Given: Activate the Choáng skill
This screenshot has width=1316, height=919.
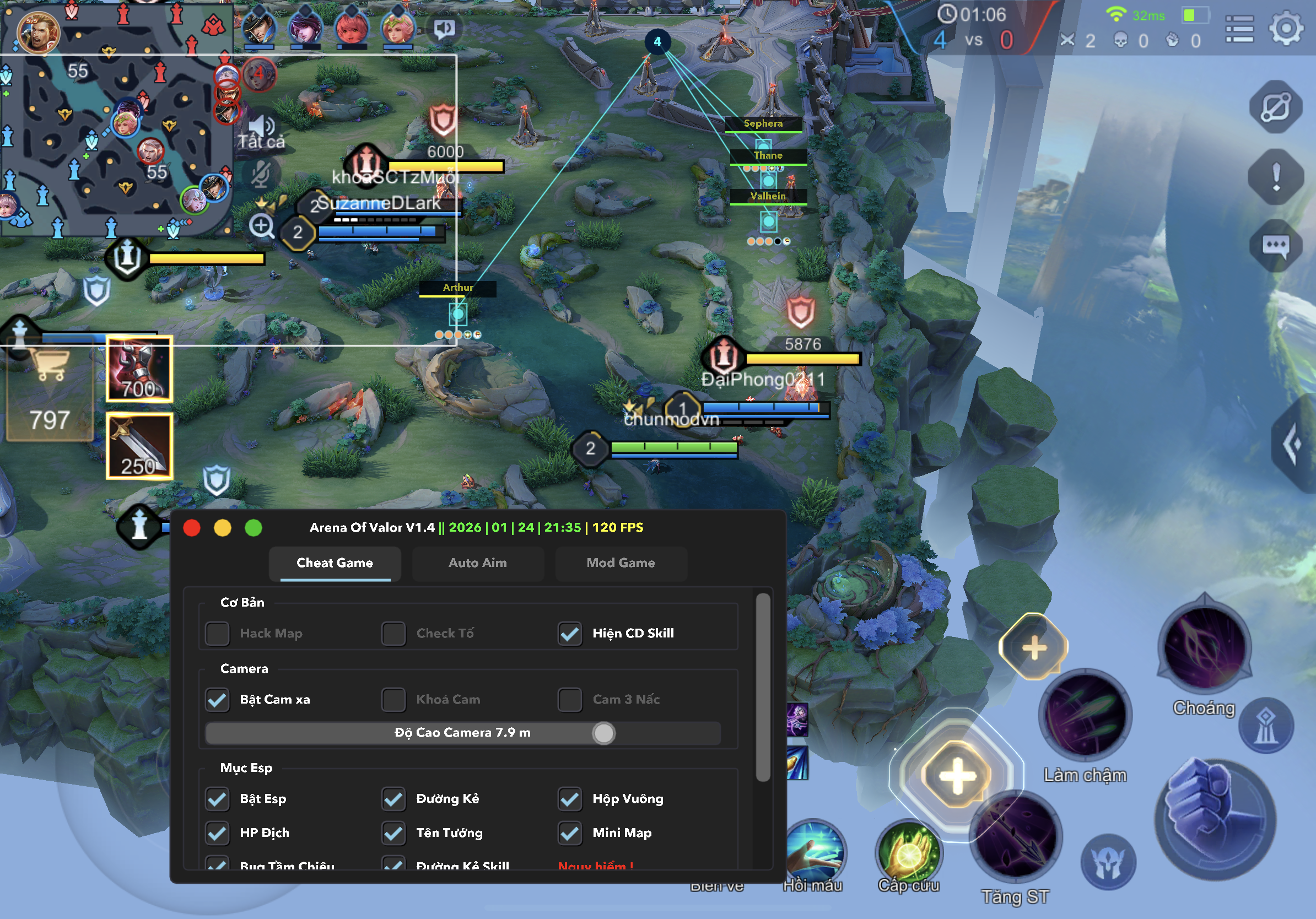Looking at the screenshot, I should coord(1204,647).
